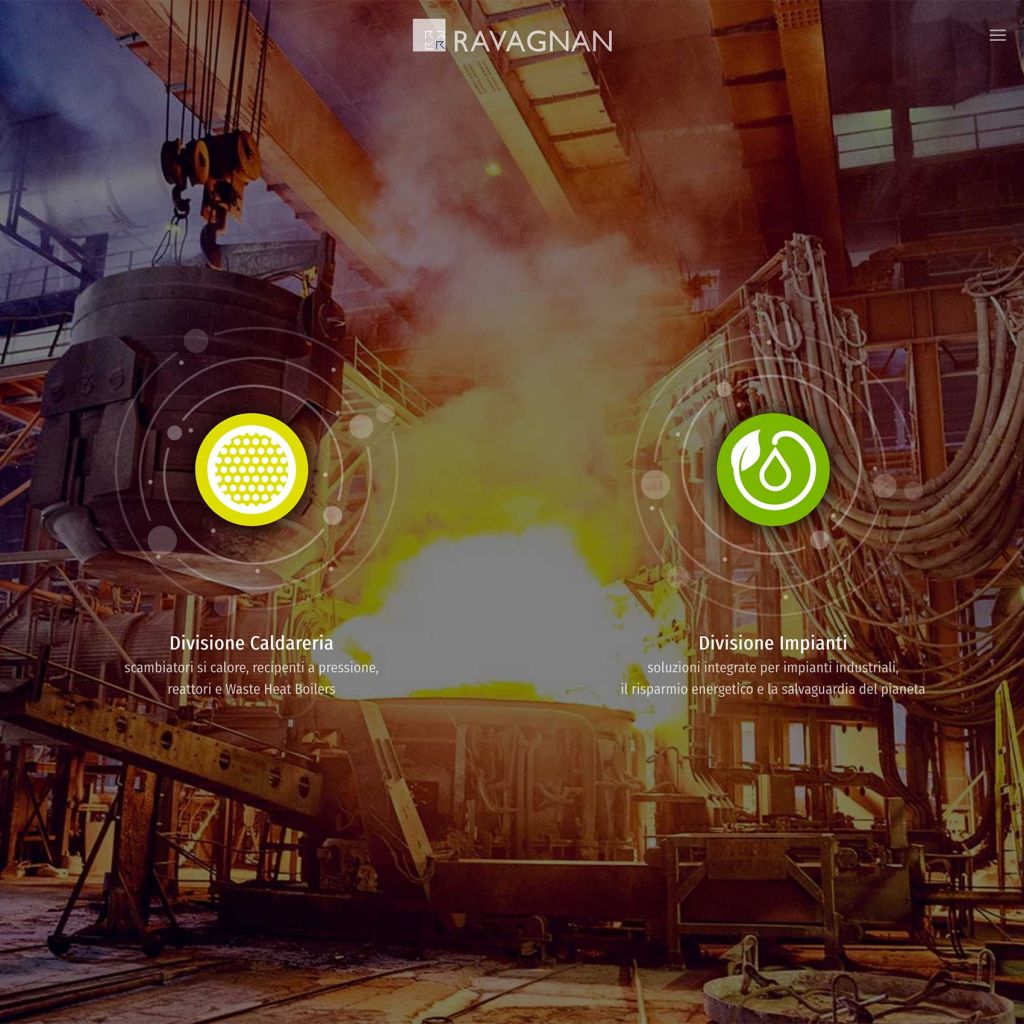Open the Divisione Caldareria heading

[251, 643]
